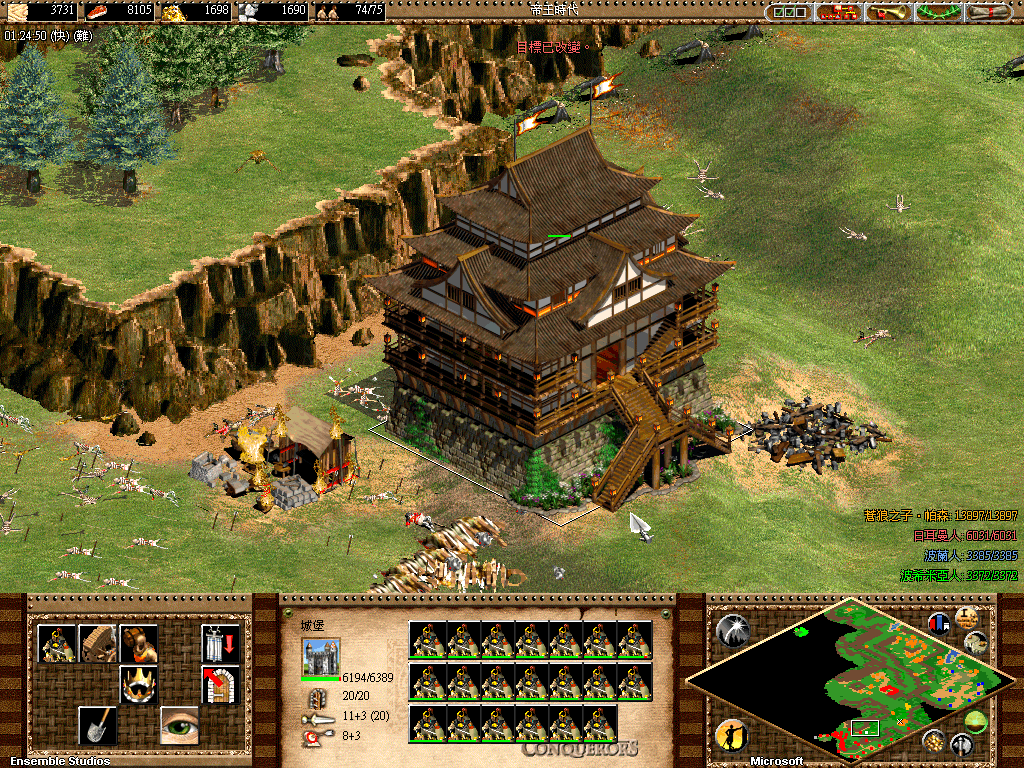Click the green eye icon
Image resolution: width=1024 pixels, height=768 pixels.
(180, 725)
